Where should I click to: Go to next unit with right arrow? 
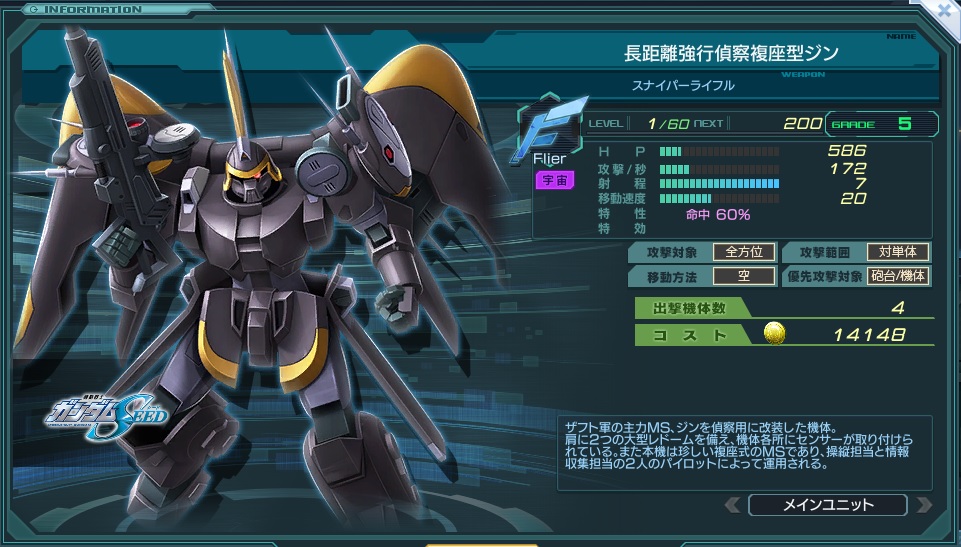(923, 505)
